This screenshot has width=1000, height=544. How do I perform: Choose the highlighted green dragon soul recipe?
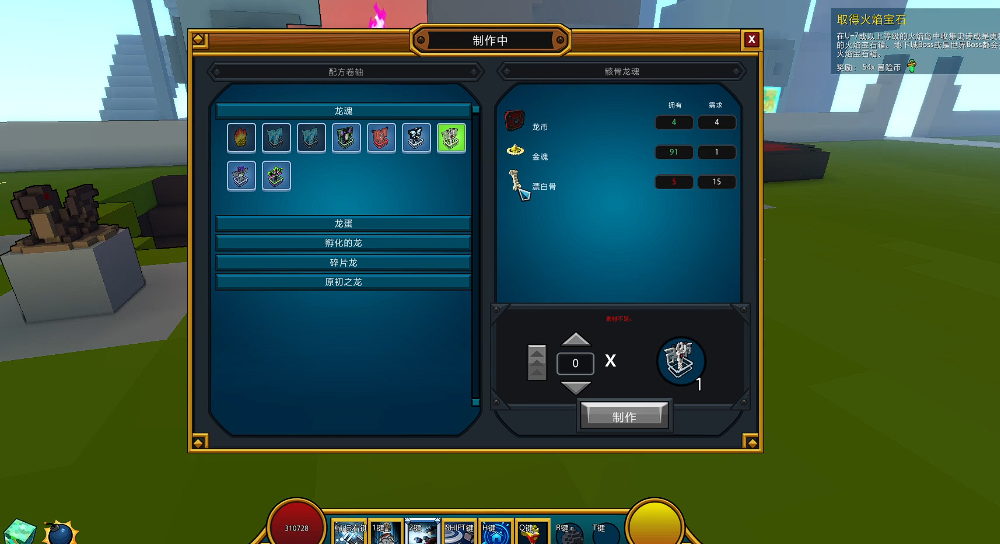(451, 138)
